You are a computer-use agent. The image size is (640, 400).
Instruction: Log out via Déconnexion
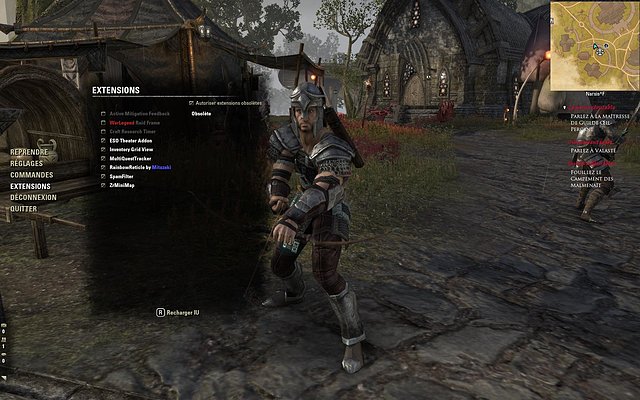(33, 197)
